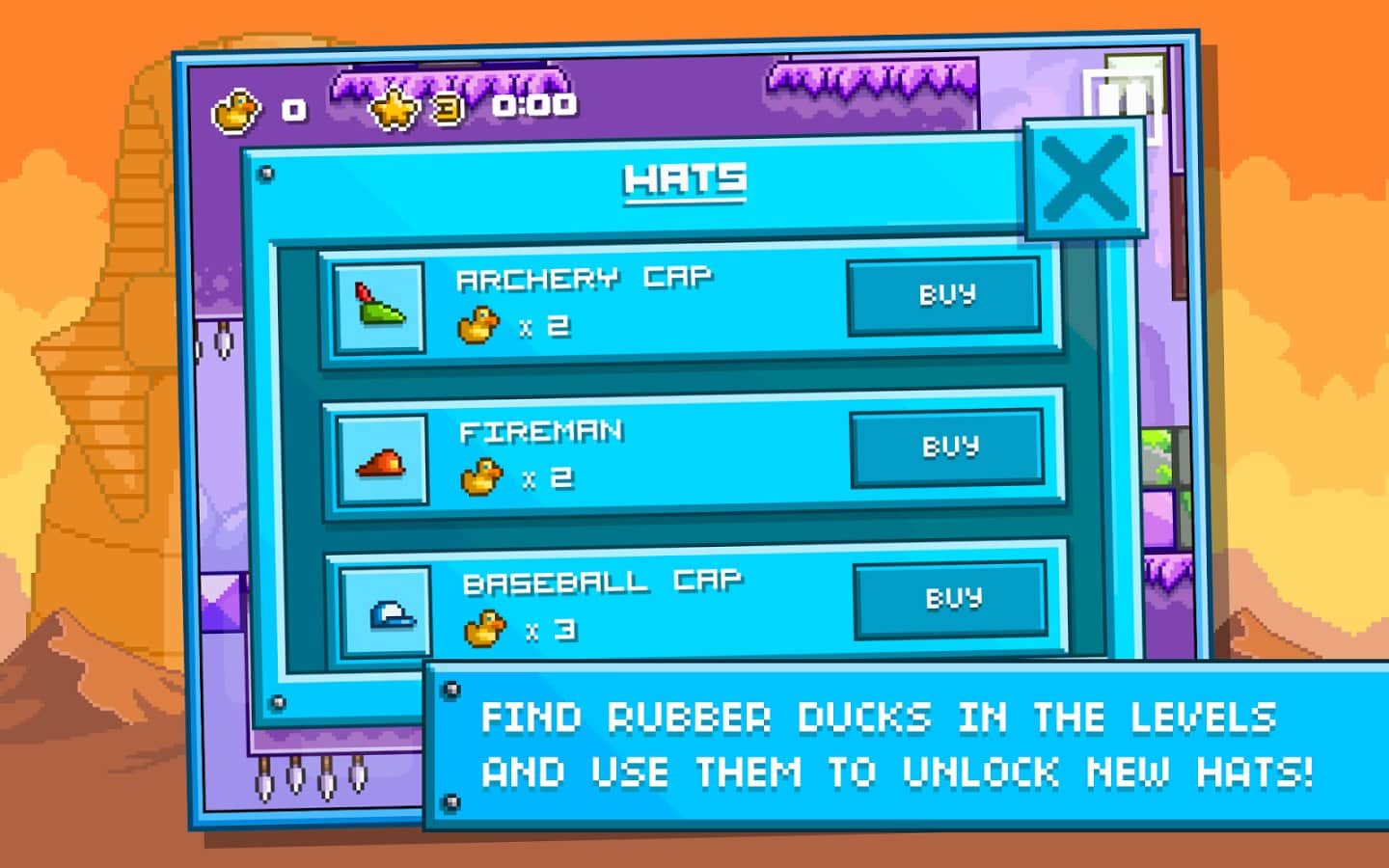Viewport: 1389px width, 868px height.
Task: Select the red Fireman hat icon
Action: (x=382, y=461)
